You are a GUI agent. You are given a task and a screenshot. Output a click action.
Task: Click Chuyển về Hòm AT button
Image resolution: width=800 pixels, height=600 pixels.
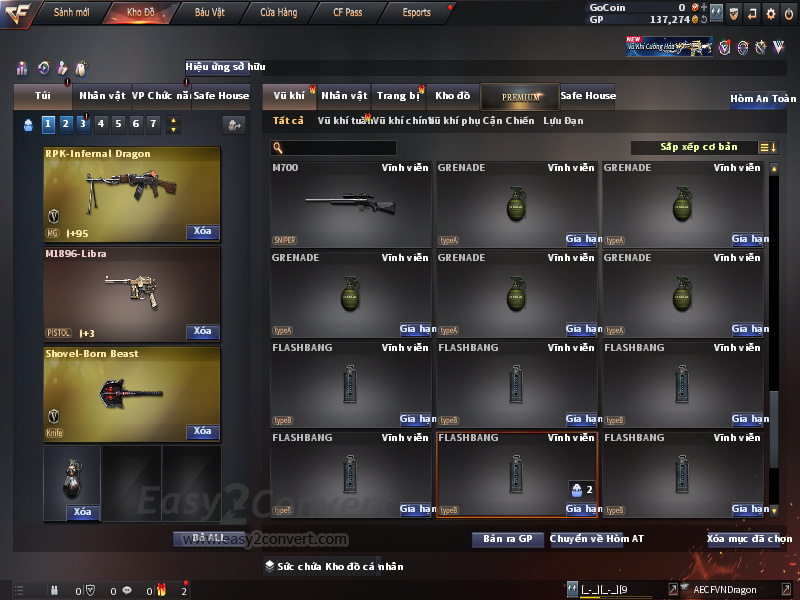pyautogui.click(x=597, y=539)
